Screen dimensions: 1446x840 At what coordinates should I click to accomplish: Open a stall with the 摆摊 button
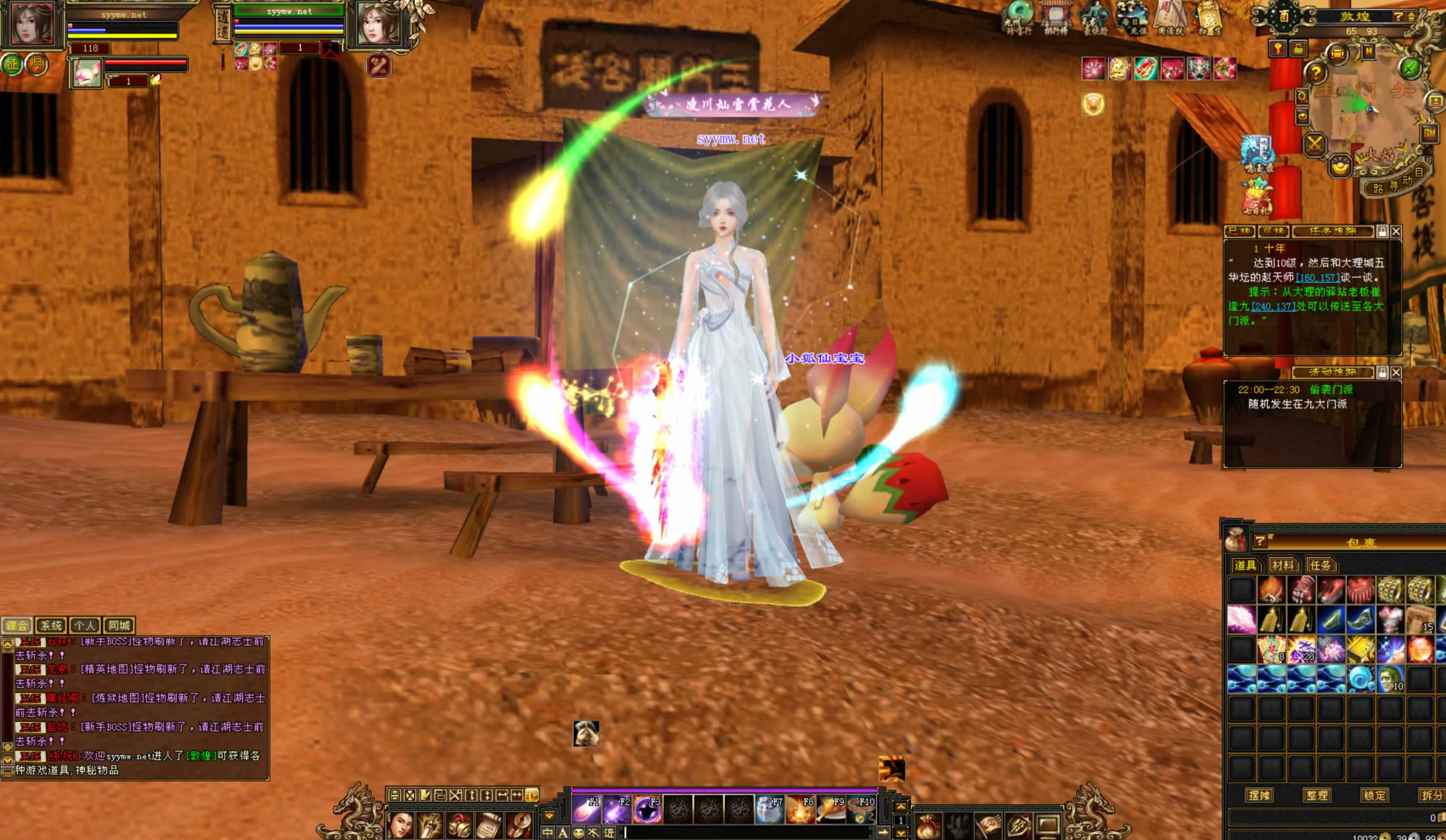1260,795
